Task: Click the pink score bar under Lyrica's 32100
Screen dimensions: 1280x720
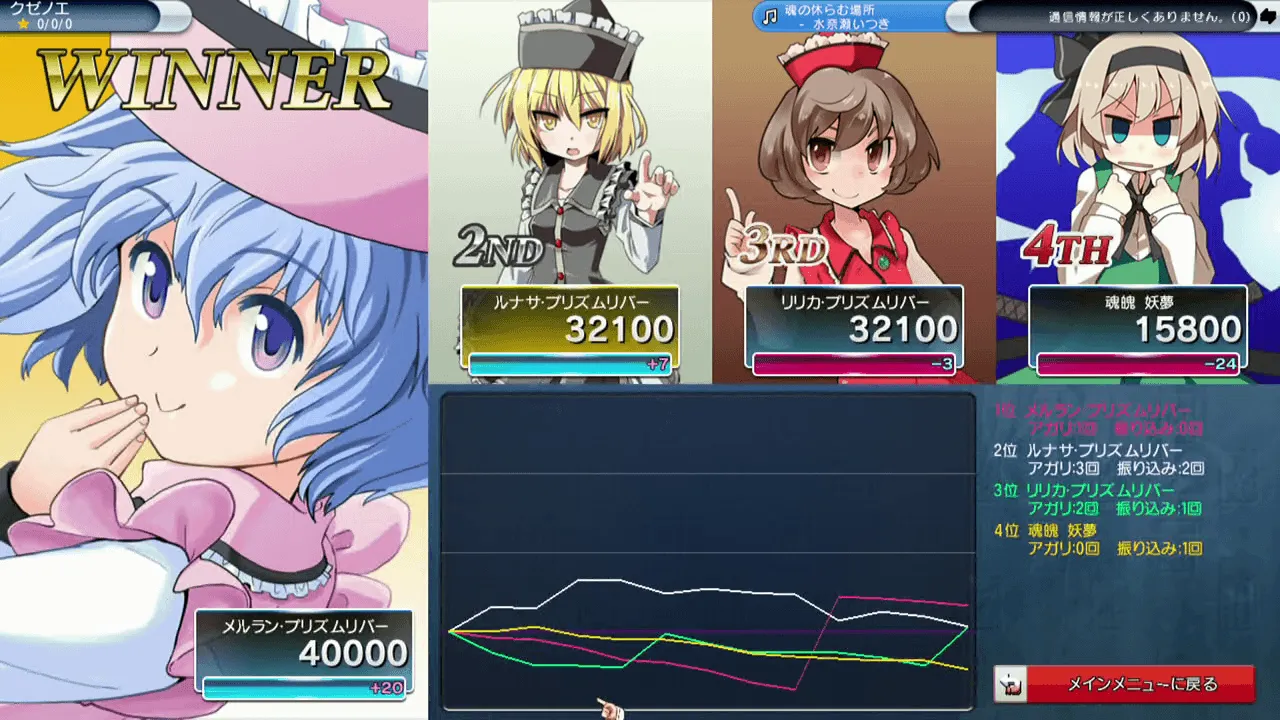Action: [853, 363]
